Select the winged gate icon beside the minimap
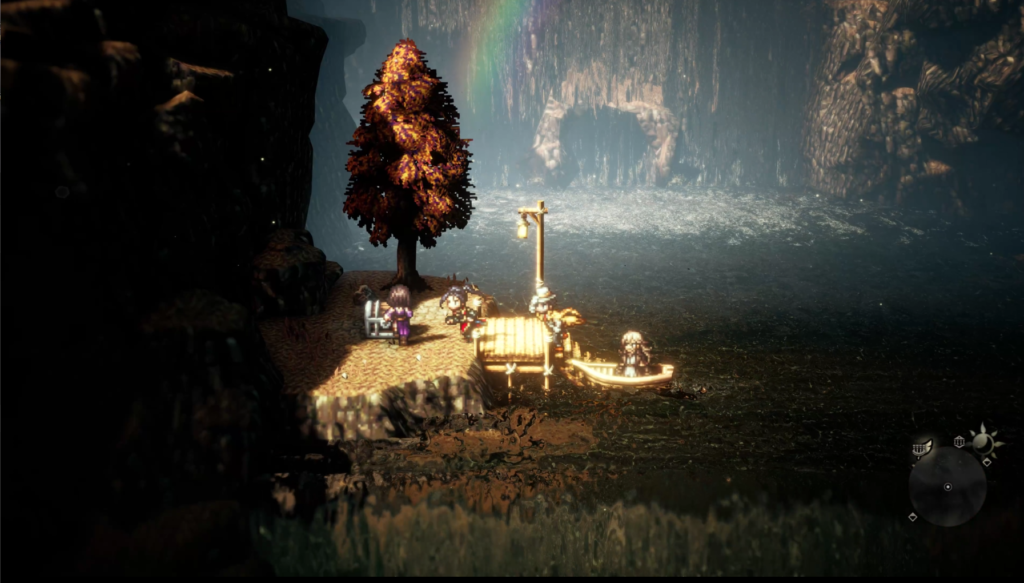The image size is (1024, 583). point(922,448)
